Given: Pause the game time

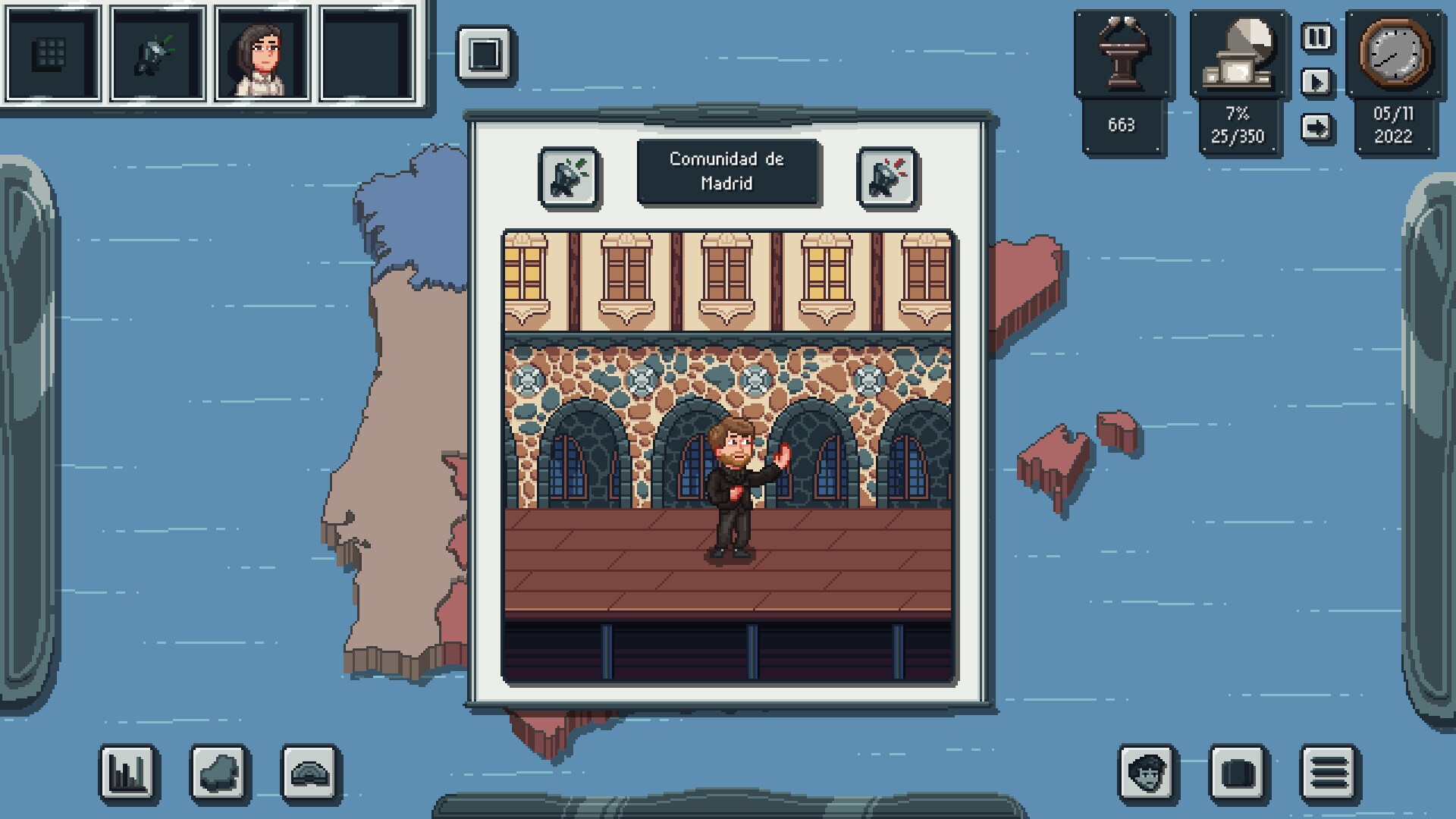Looking at the screenshot, I should click(1317, 37).
